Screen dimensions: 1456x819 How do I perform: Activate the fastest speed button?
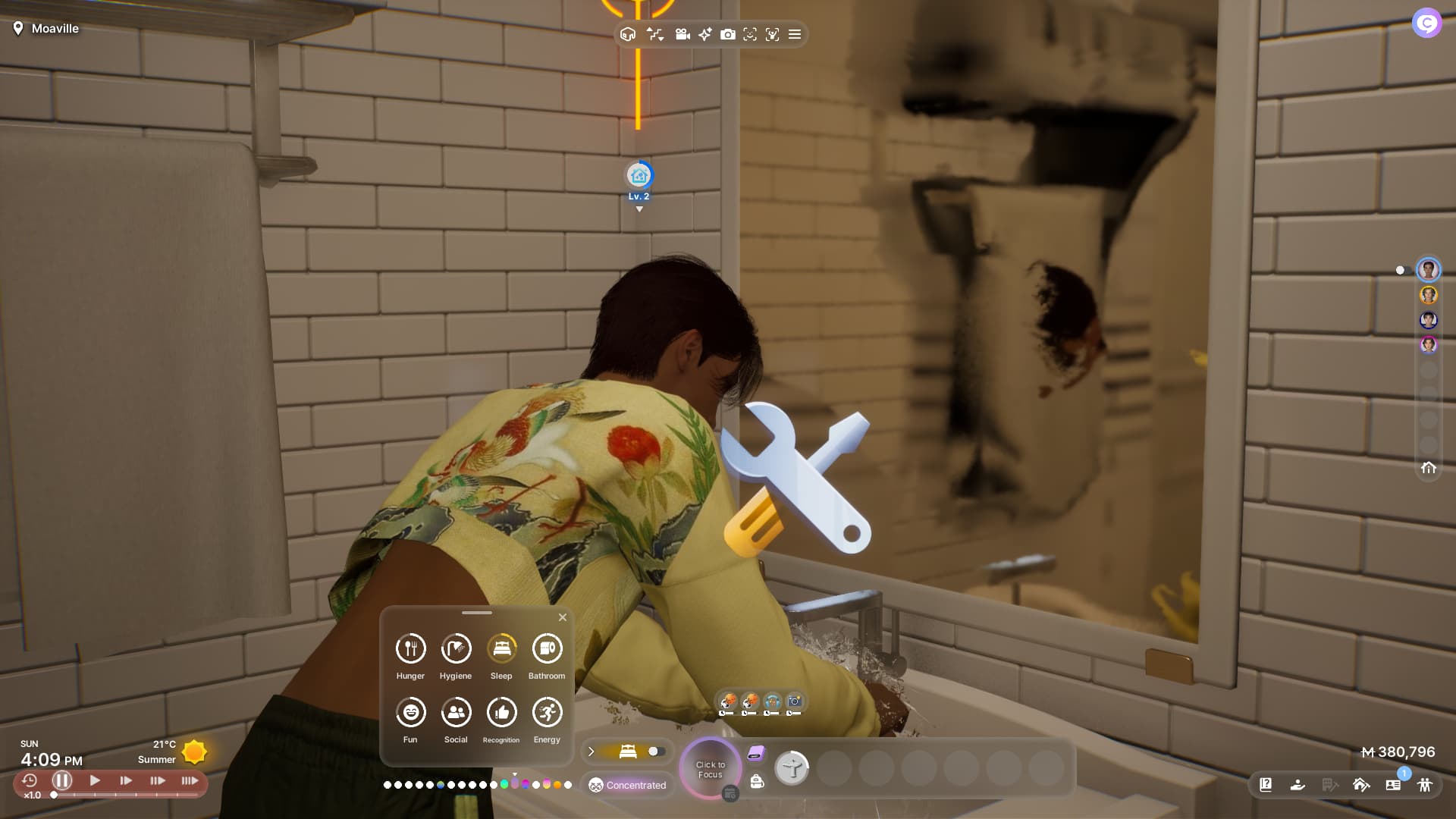point(190,780)
